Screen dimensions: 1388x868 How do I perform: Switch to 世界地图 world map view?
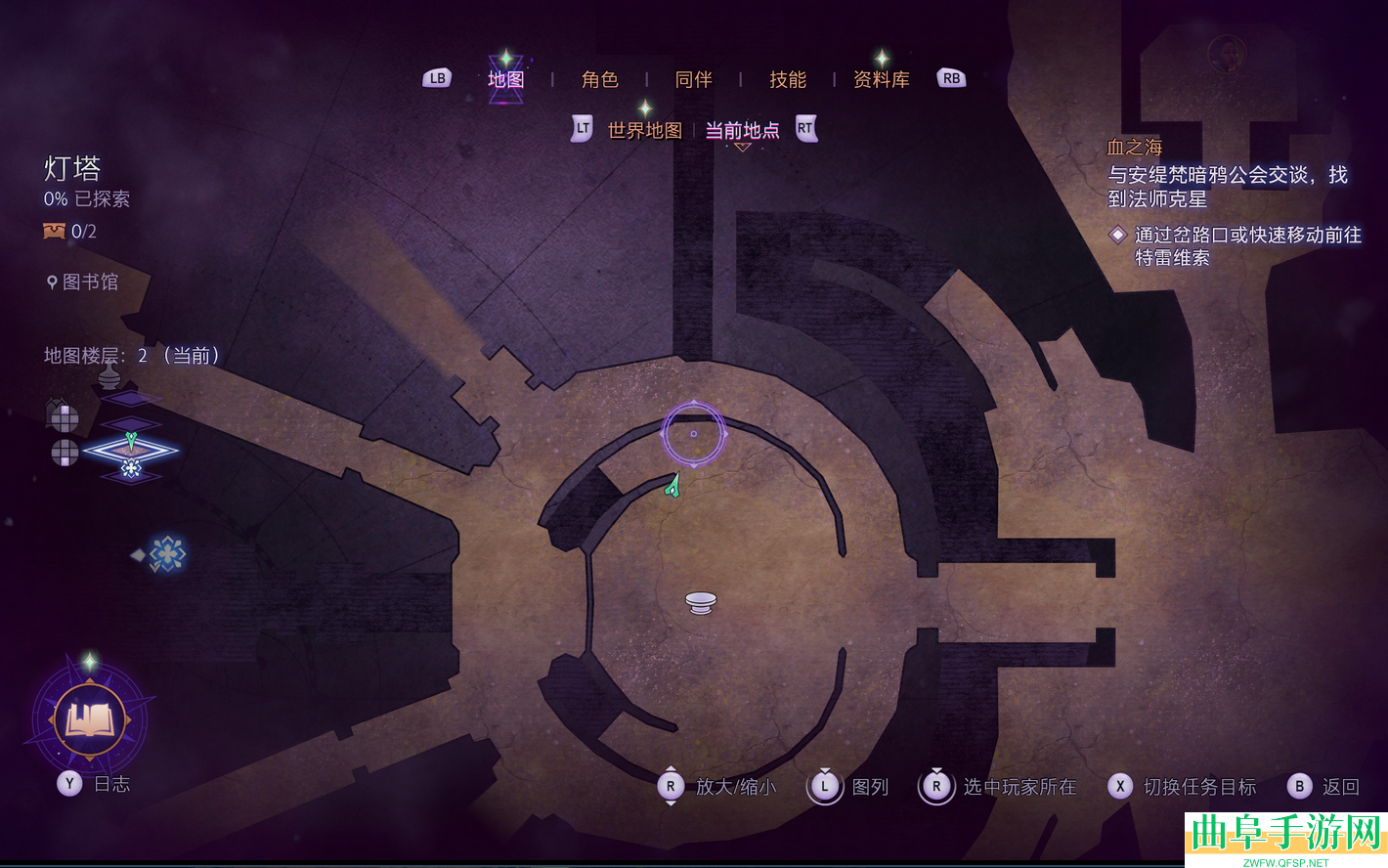(x=644, y=130)
